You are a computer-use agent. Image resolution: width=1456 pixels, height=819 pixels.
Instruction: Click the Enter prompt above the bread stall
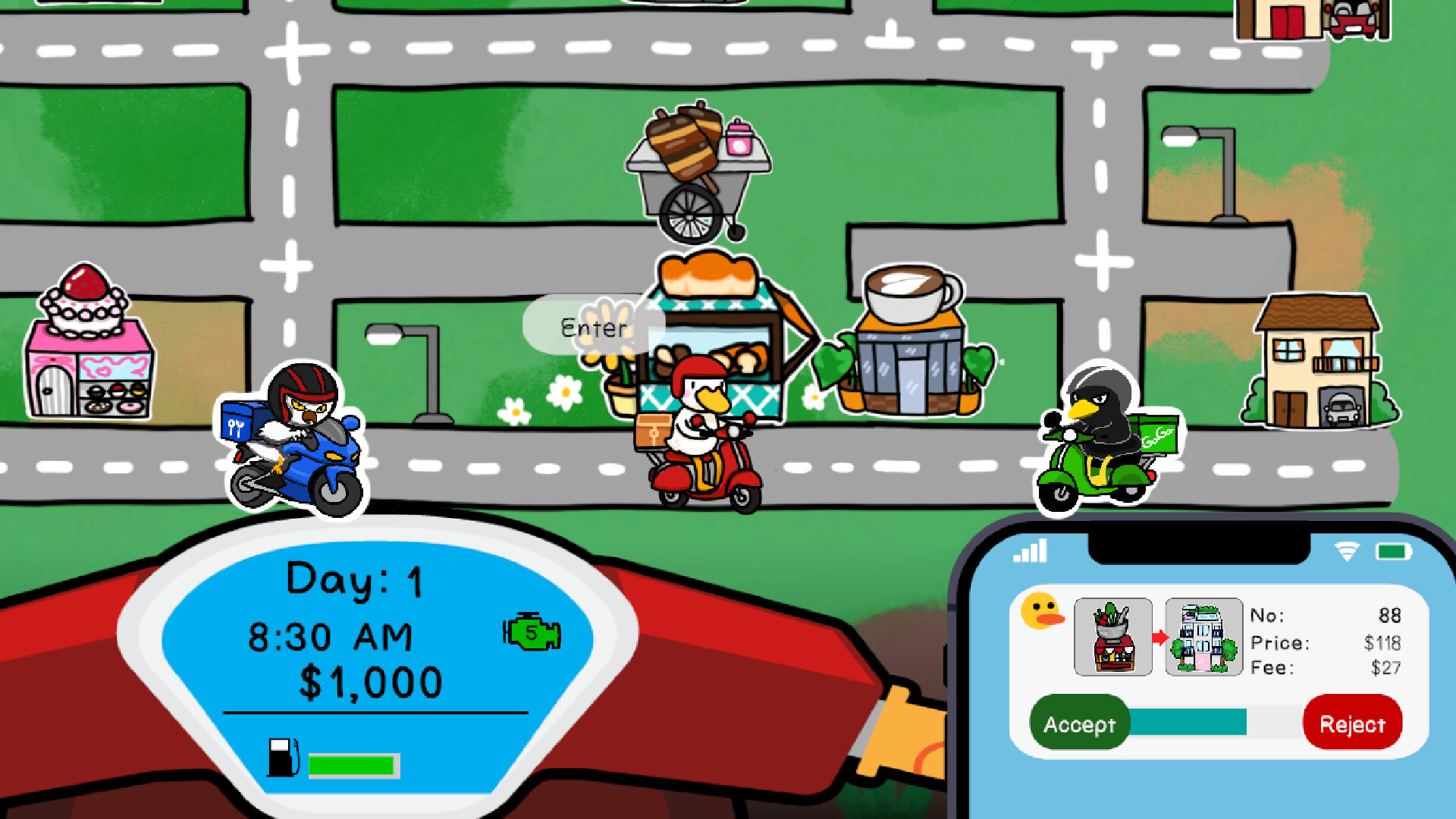coord(594,327)
